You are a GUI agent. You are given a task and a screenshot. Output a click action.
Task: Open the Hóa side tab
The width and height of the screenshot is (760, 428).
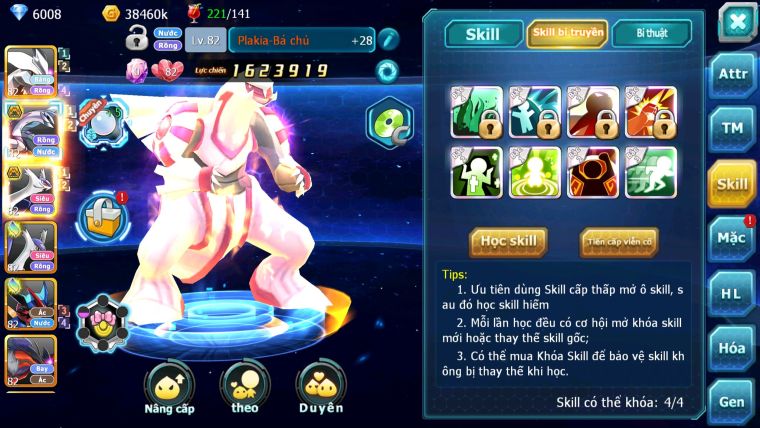click(x=732, y=348)
